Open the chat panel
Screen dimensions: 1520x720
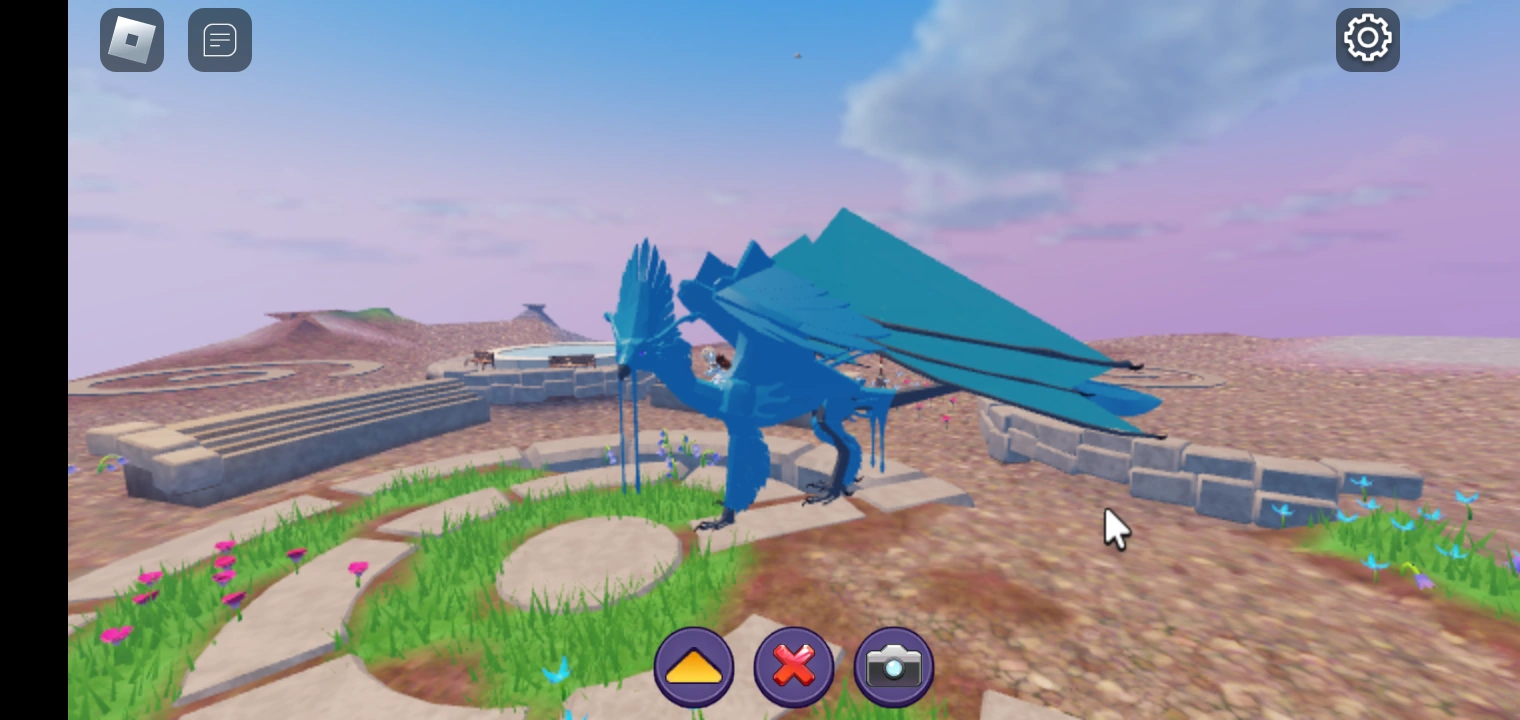pos(220,40)
